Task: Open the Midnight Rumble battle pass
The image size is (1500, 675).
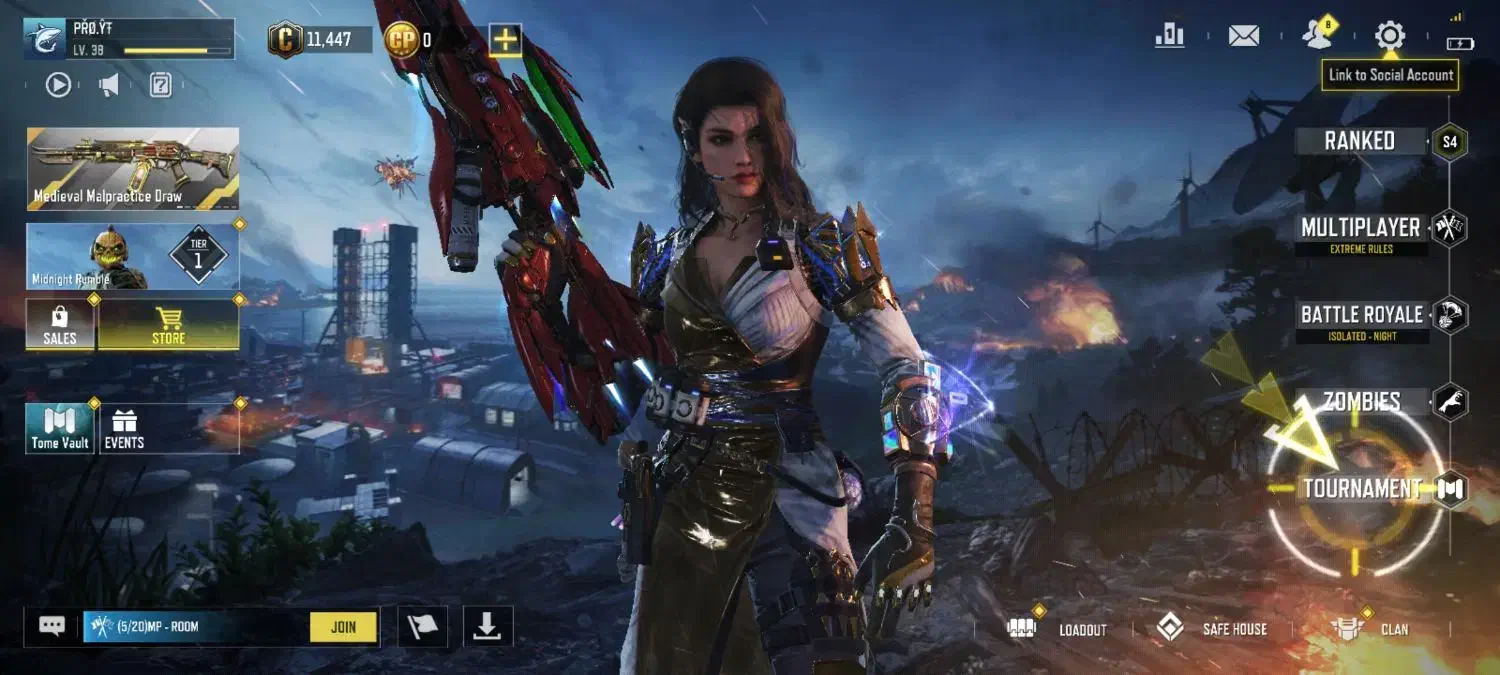Action: 133,257
